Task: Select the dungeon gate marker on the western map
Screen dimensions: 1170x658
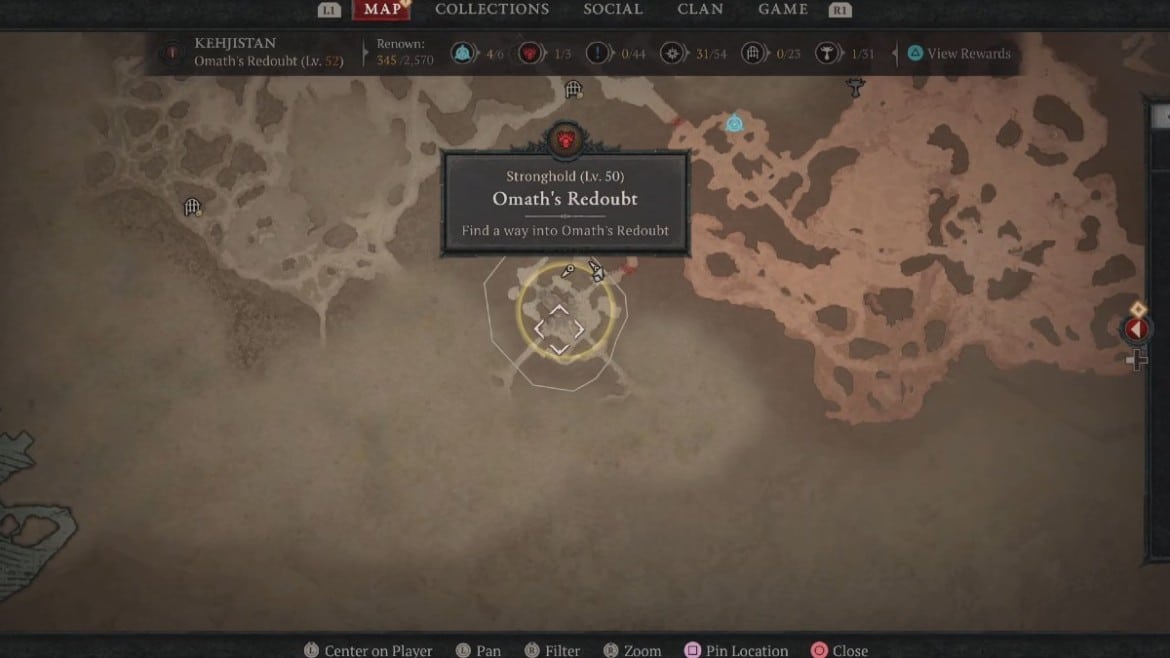Action: (x=194, y=208)
